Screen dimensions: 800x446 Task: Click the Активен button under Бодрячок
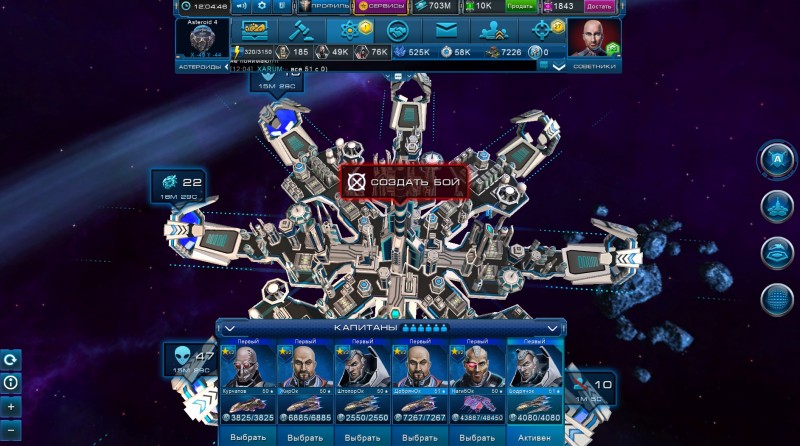coord(536,435)
